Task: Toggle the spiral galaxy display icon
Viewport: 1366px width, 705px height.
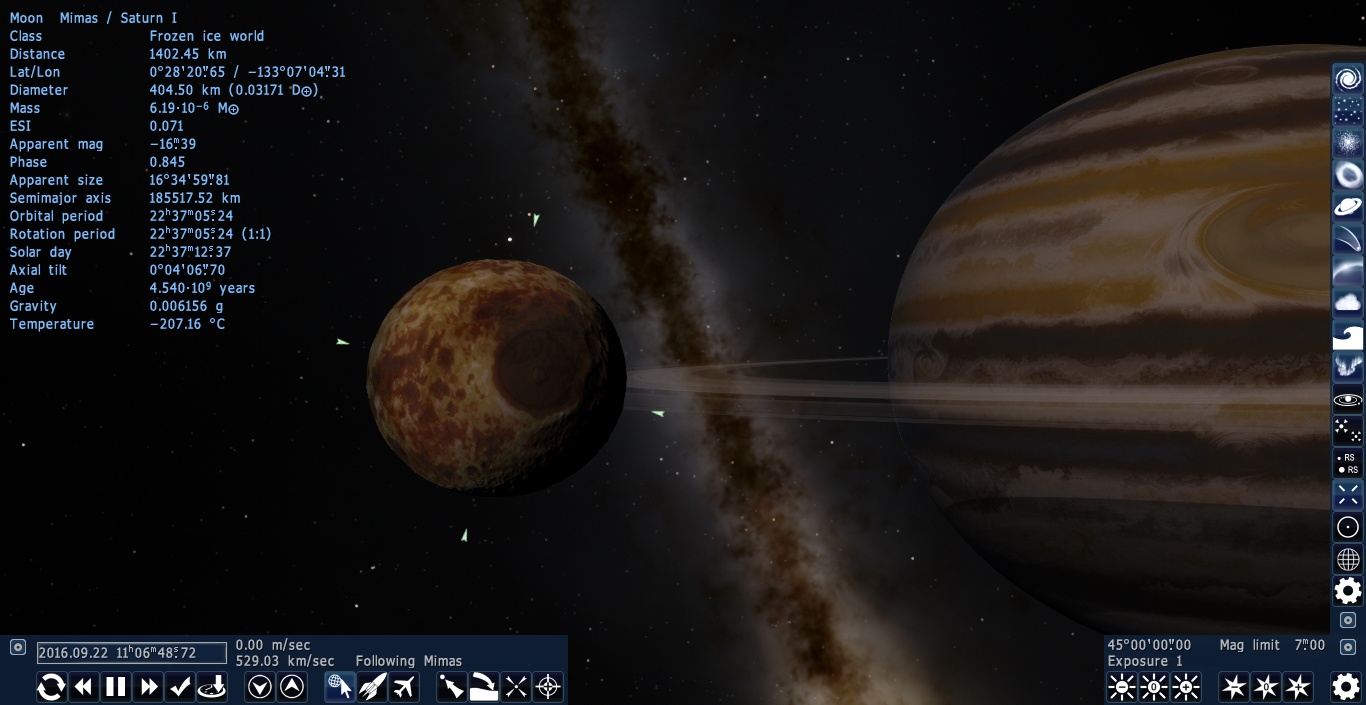Action: click(x=1348, y=79)
